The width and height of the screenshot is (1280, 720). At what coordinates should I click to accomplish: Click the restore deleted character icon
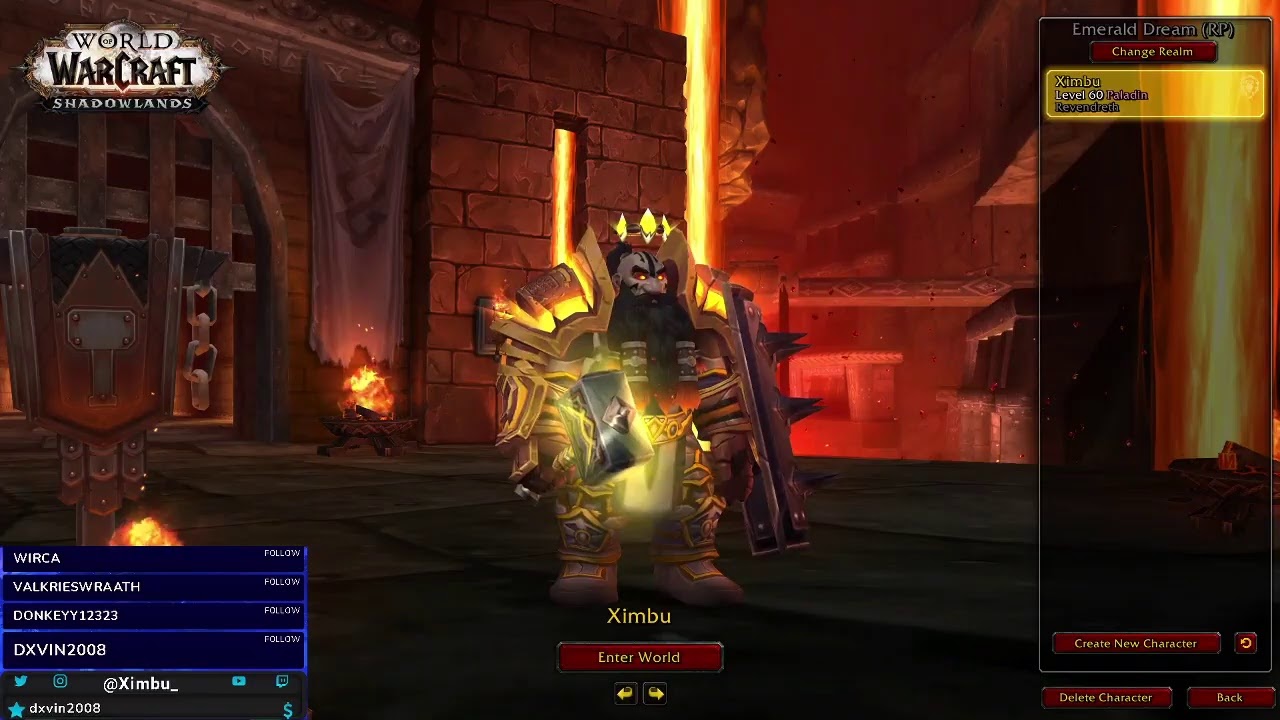coord(1245,643)
